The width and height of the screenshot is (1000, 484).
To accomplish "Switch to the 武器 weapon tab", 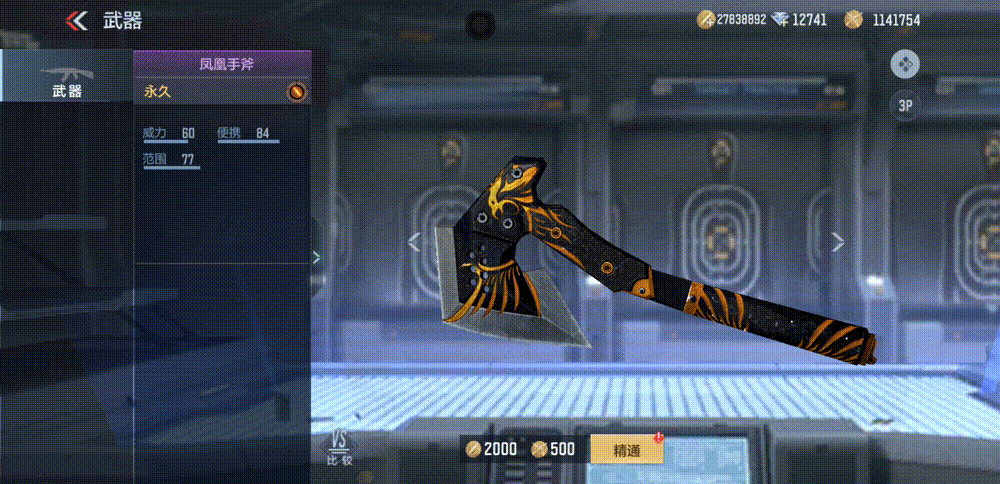I will pos(66,77).
